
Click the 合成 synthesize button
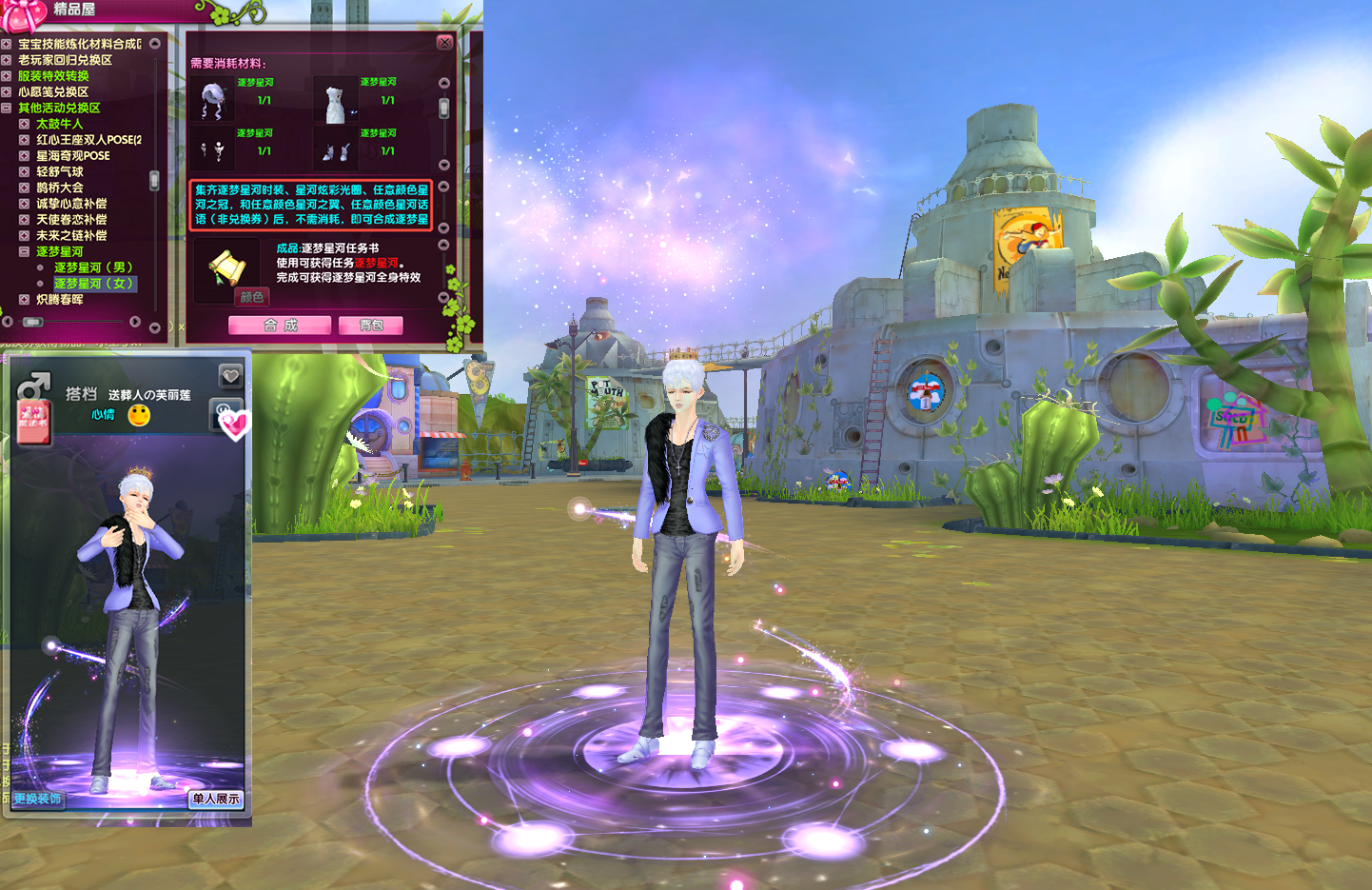[280, 326]
